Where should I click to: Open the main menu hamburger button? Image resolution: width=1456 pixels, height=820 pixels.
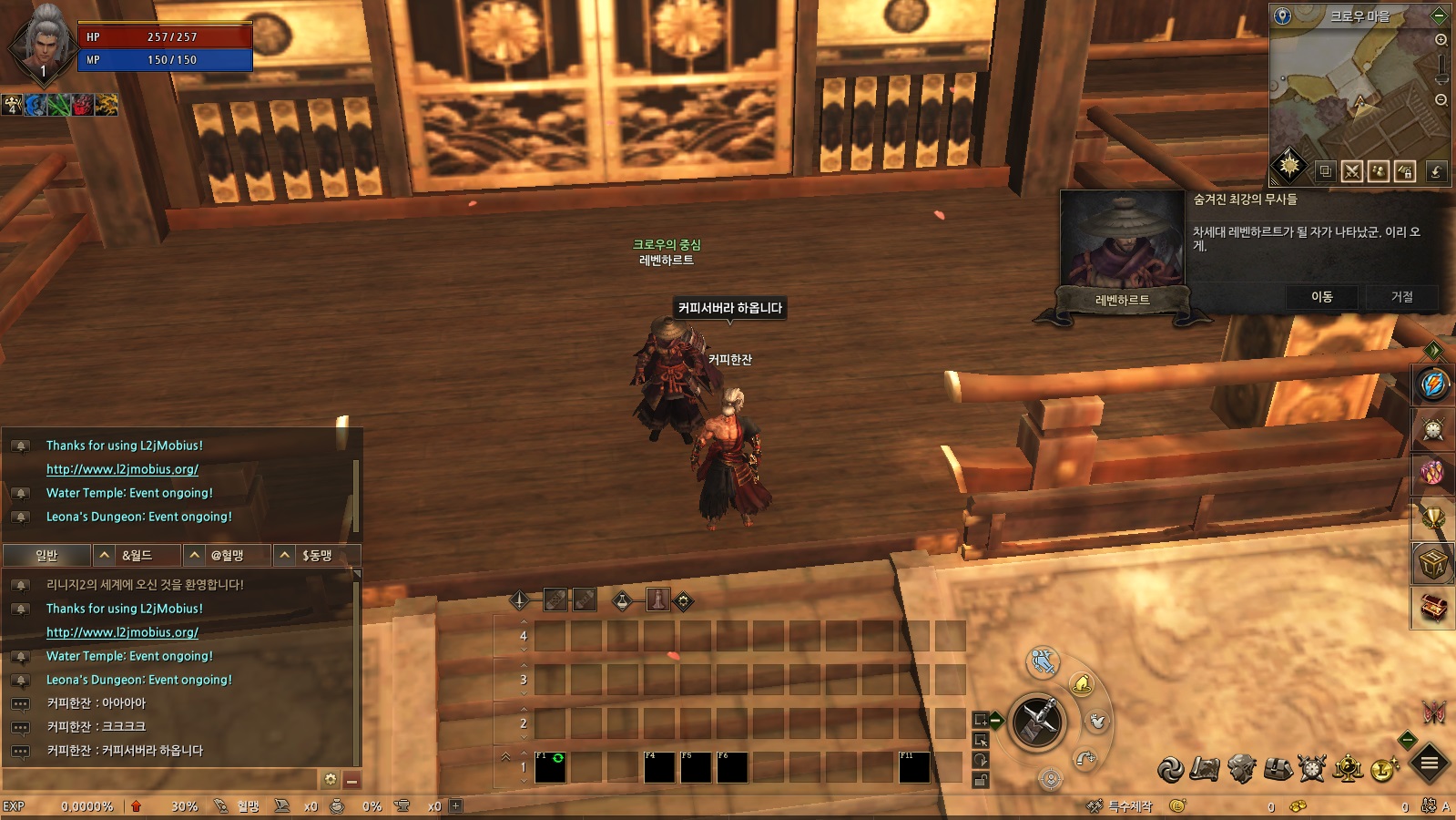coord(1430,764)
